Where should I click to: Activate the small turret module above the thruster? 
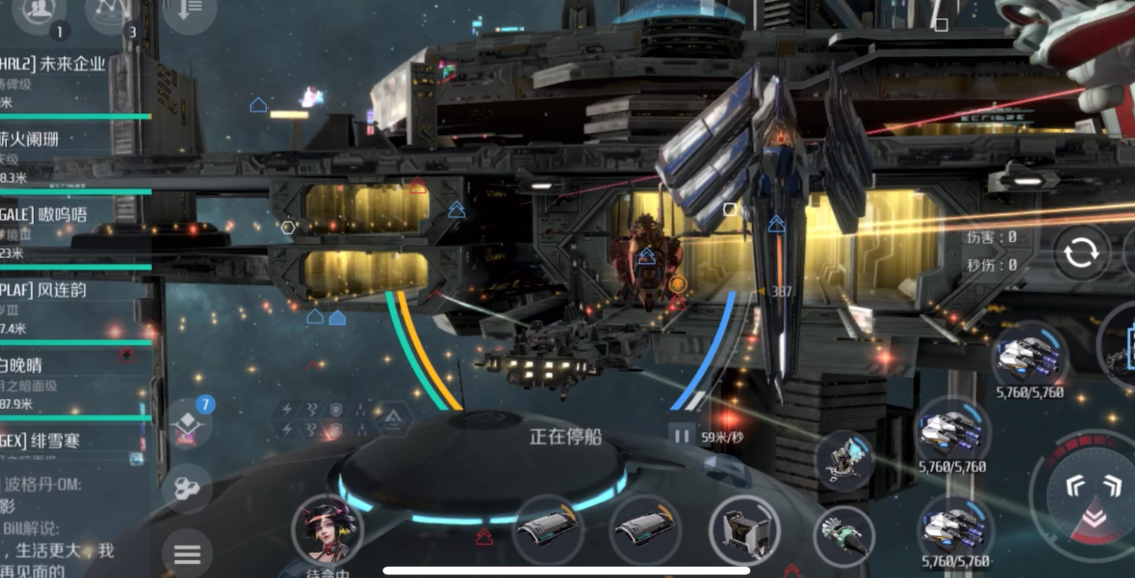[845, 458]
